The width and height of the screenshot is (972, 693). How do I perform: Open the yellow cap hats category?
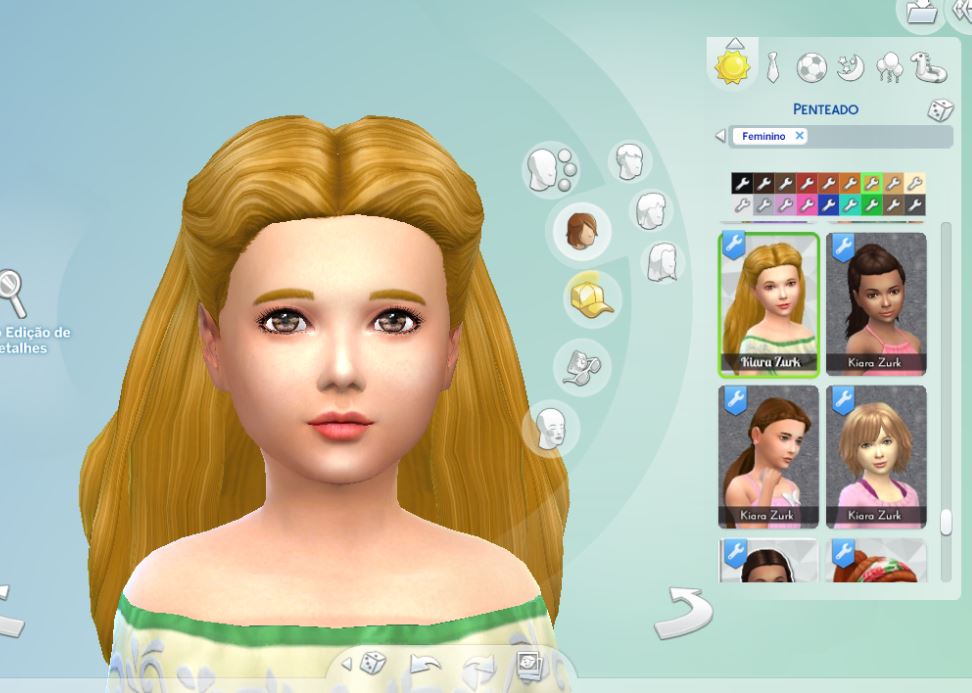(x=590, y=297)
